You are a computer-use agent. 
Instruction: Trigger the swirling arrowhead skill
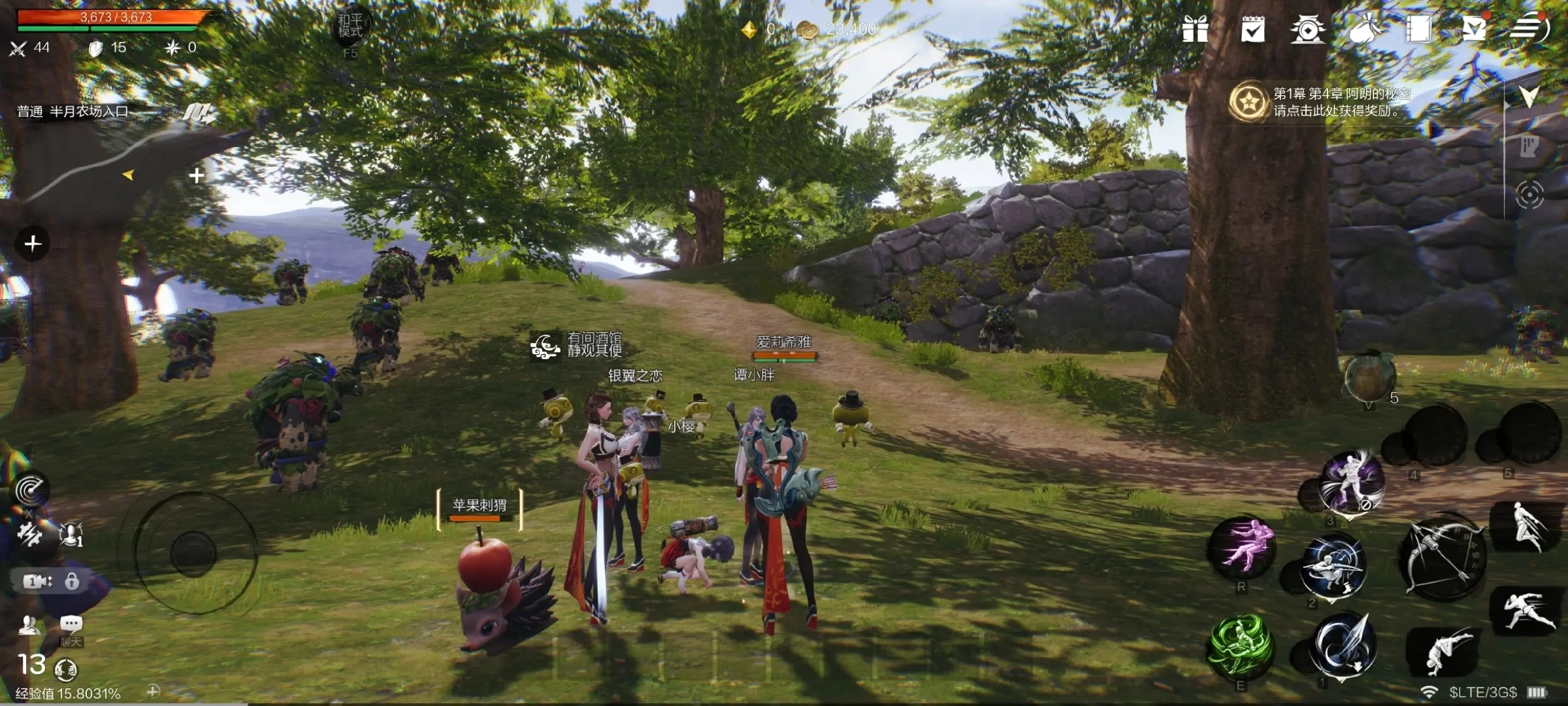1343,645
